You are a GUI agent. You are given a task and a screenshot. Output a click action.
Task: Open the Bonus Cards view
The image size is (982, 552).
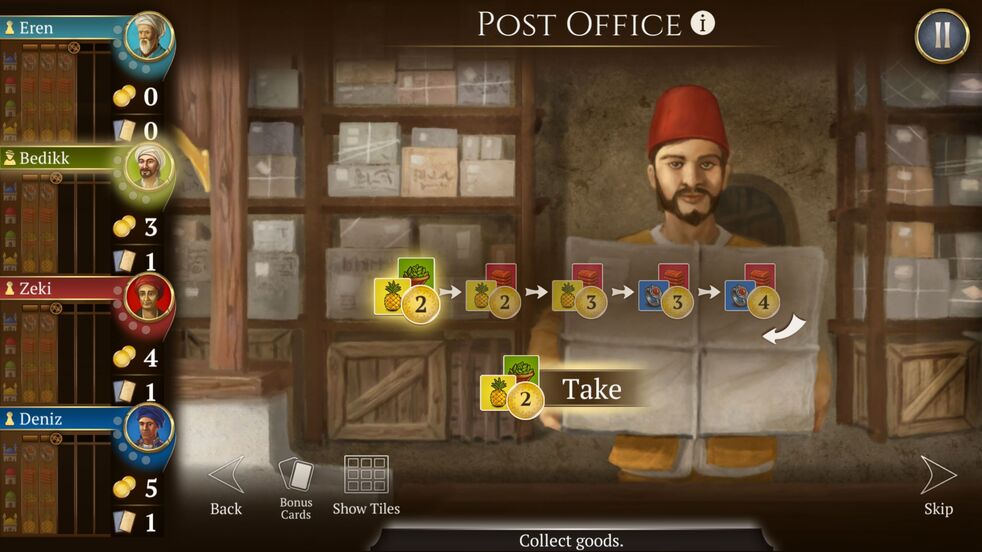pyautogui.click(x=296, y=487)
